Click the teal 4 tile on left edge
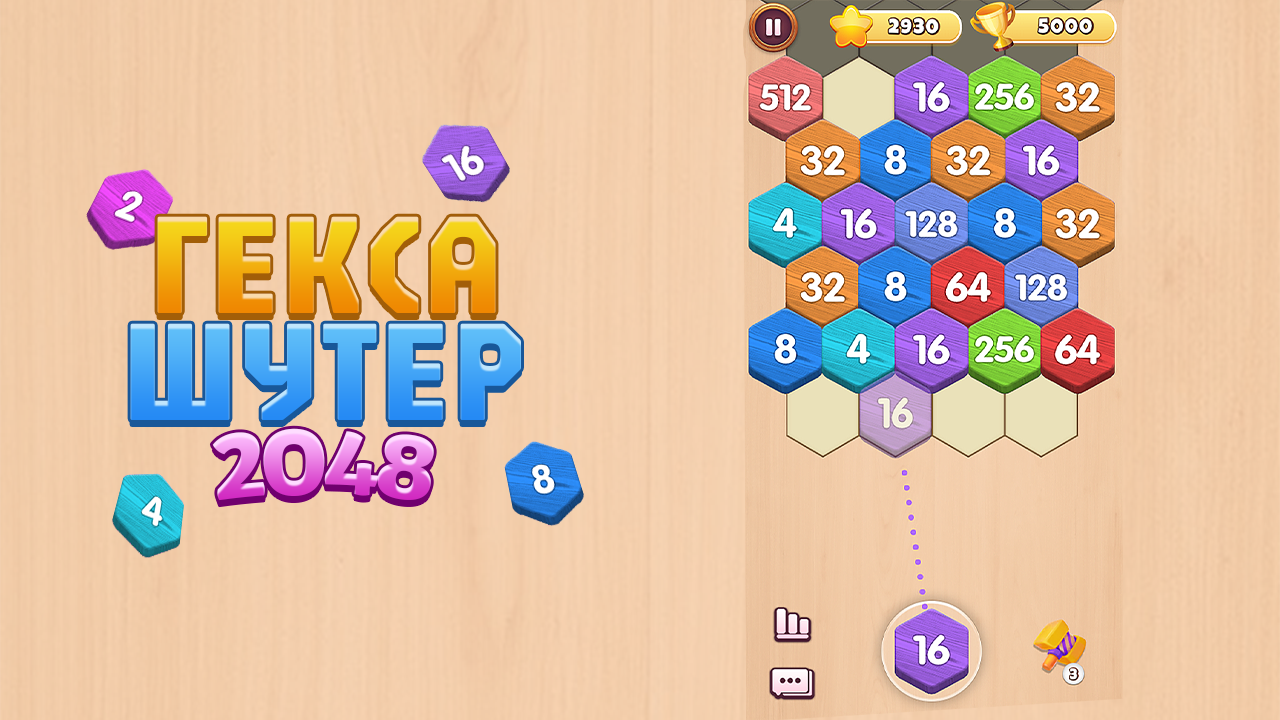The height and width of the screenshot is (720, 1280). pos(787,224)
